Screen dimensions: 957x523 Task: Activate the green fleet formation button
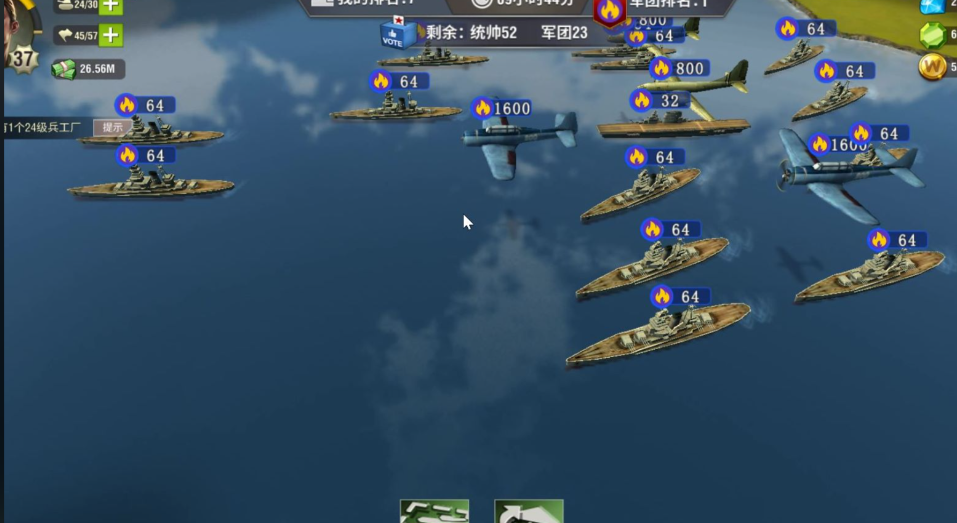434,511
